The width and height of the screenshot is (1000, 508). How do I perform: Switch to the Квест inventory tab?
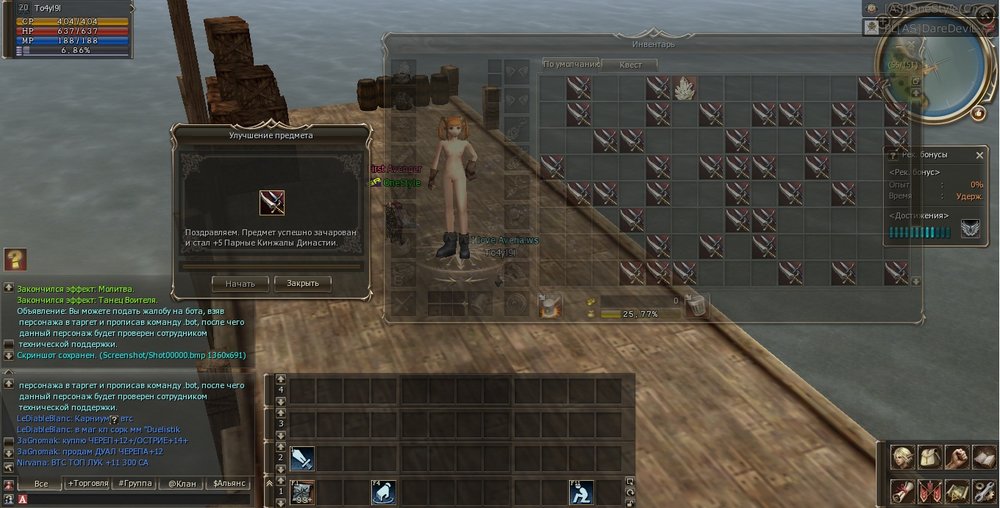[631, 64]
